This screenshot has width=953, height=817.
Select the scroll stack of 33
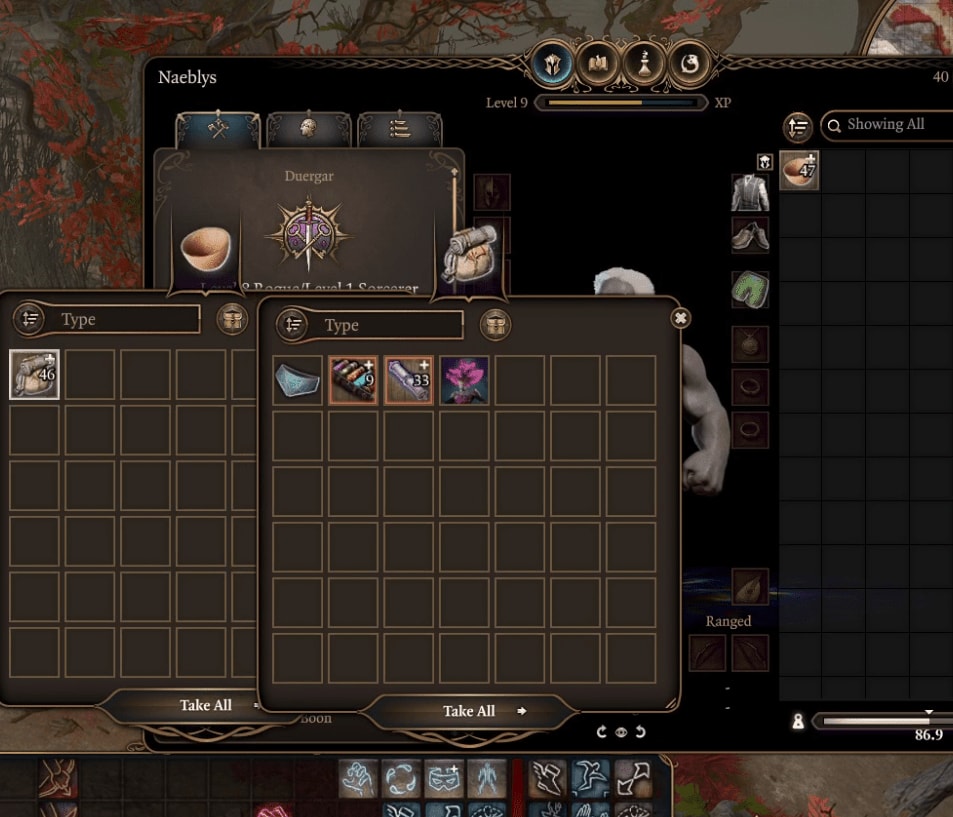coord(409,380)
